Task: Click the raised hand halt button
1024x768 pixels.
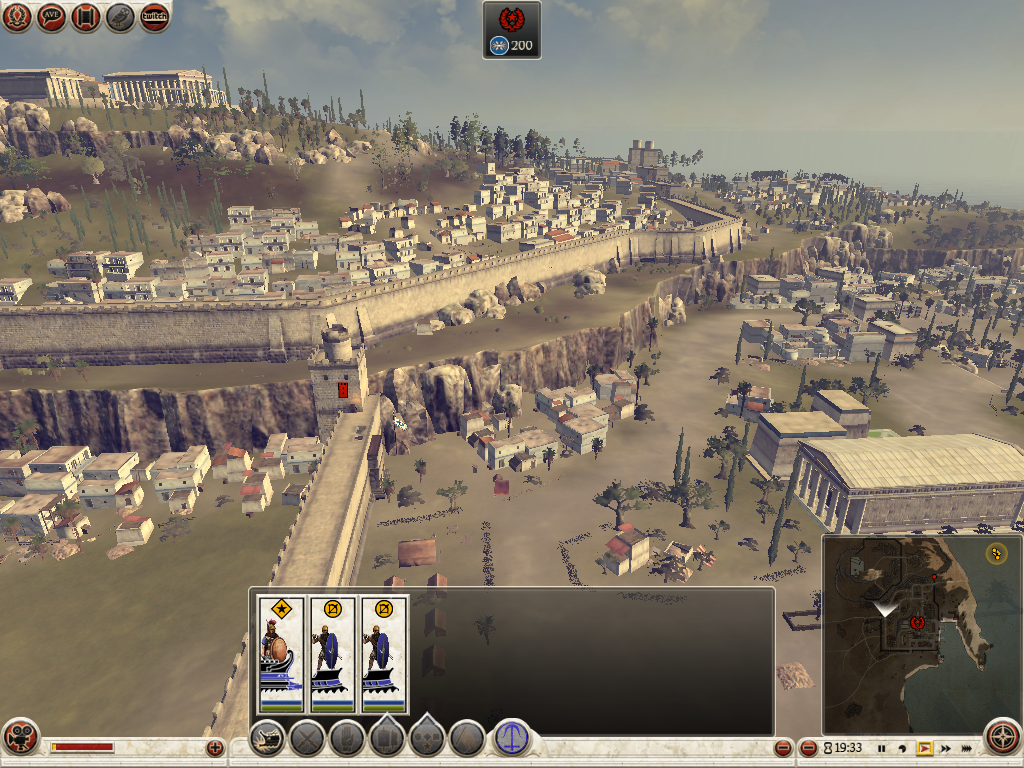Action: point(347,738)
